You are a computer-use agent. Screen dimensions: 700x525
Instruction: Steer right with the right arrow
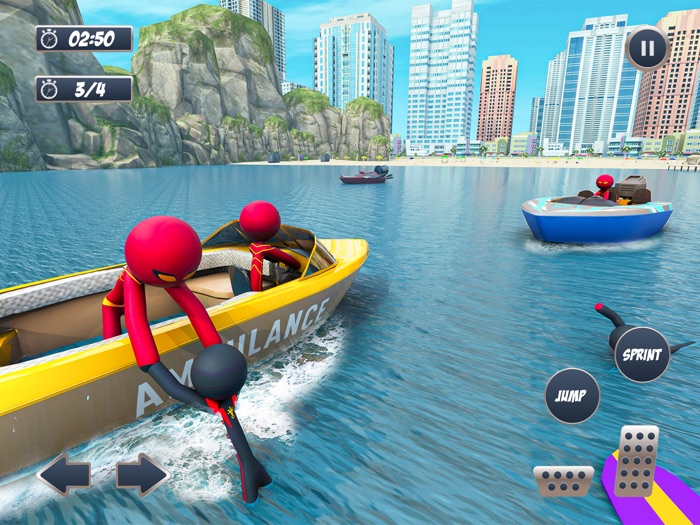tap(141, 474)
